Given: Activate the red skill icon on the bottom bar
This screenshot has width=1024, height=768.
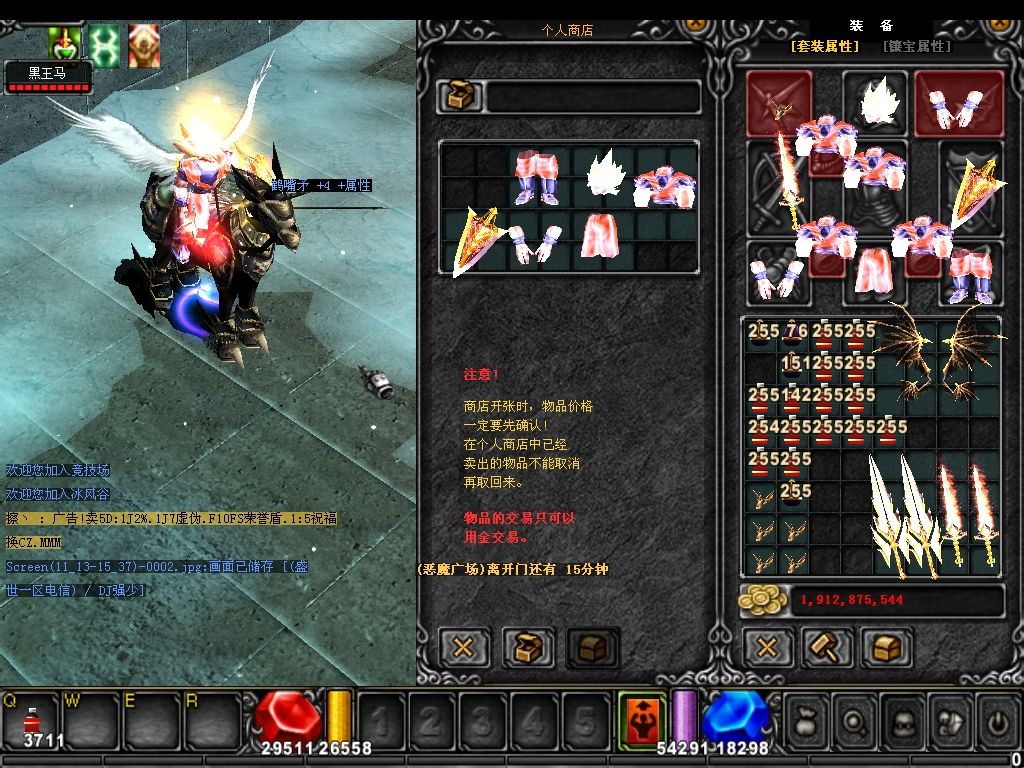Looking at the screenshot, I should tap(641, 716).
